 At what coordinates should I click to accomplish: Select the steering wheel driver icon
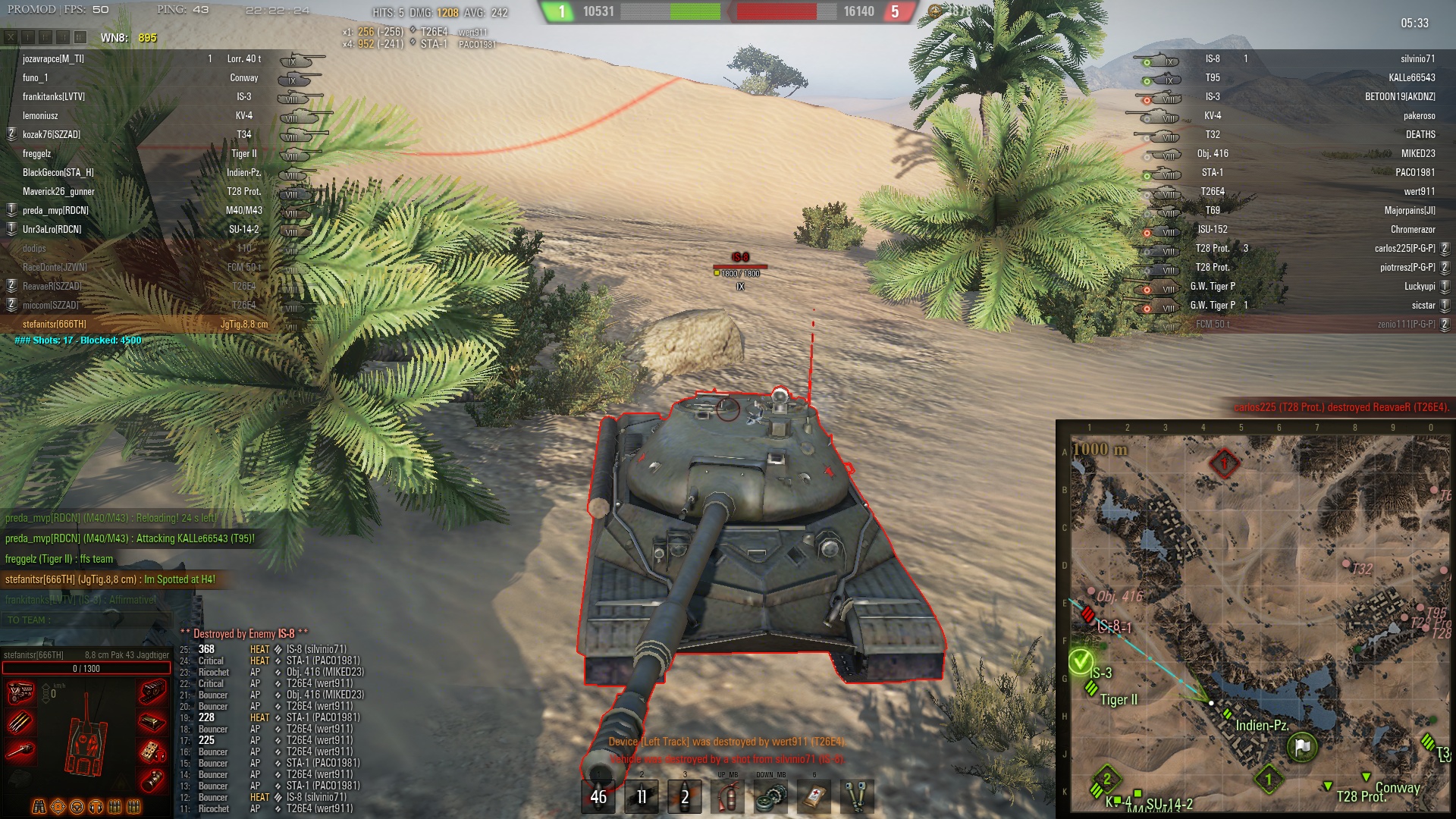pyautogui.click(x=77, y=807)
